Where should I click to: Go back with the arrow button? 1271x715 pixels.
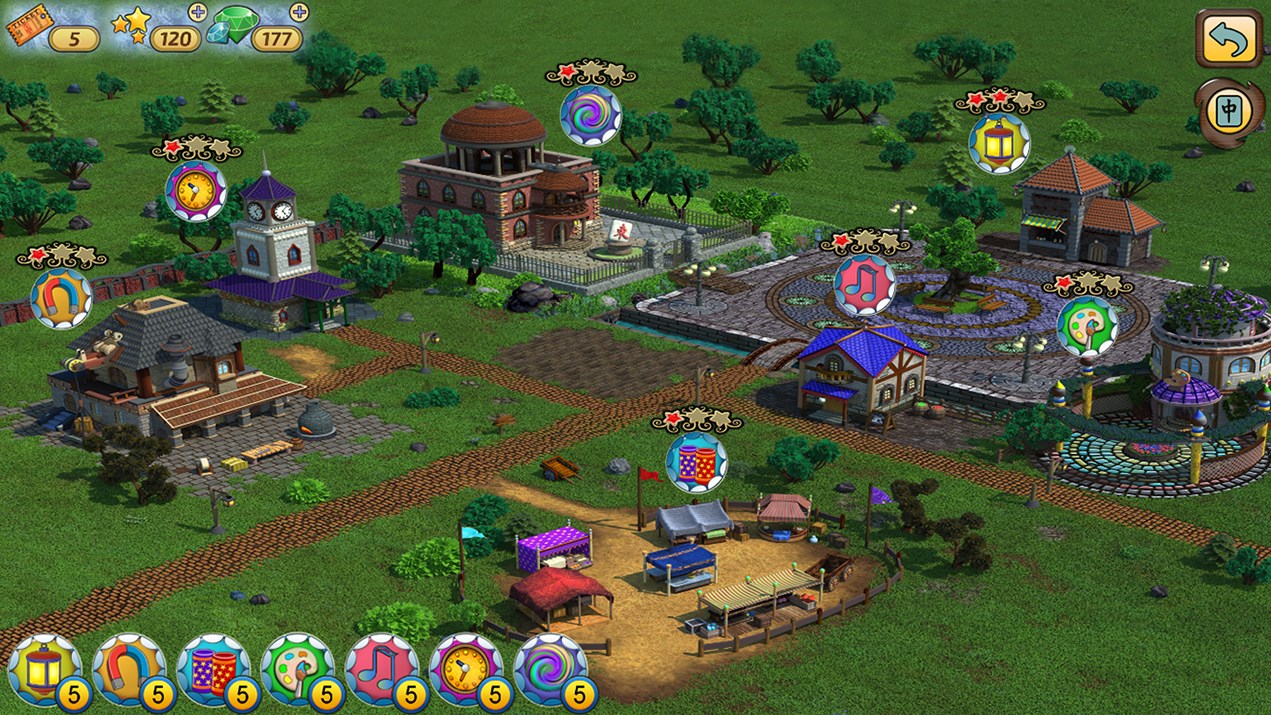[x=1228, y=39]
